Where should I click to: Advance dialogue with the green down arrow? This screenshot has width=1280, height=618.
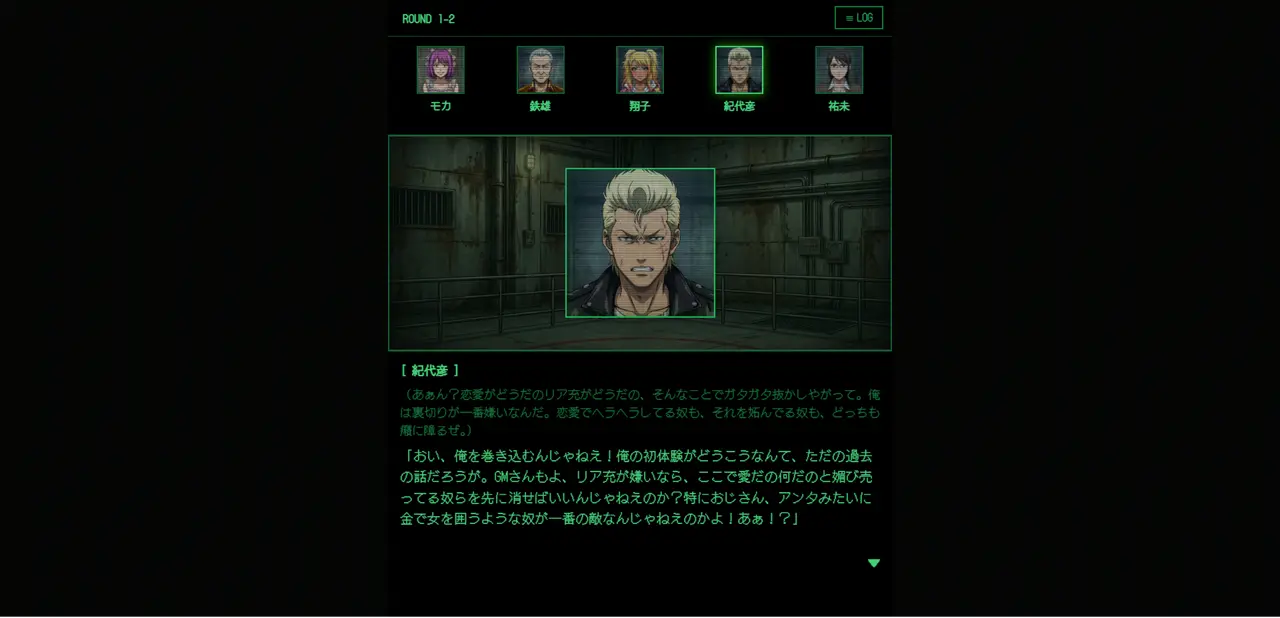pos(874,563)
